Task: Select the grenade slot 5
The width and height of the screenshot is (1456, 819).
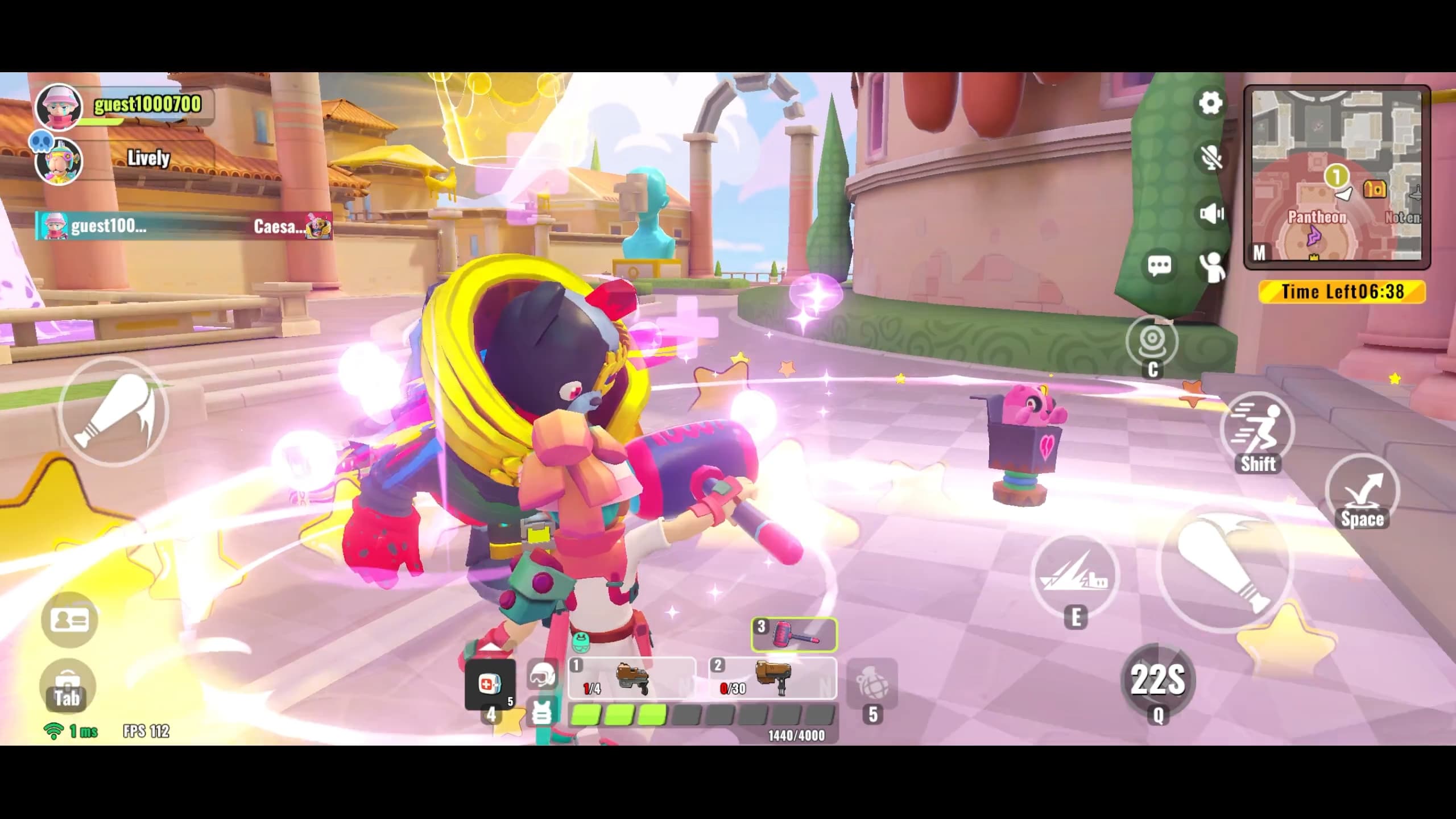Action: (x=872, y=685)
